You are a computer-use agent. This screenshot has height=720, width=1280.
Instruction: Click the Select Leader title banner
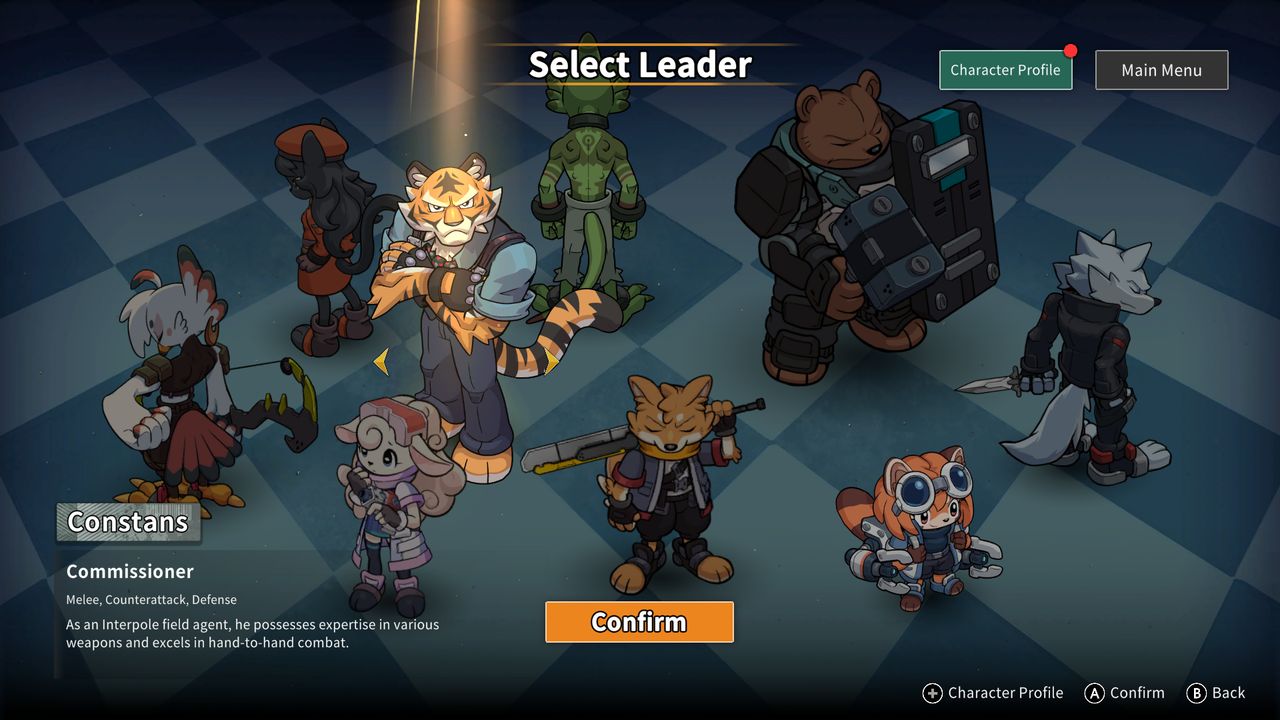coord(639,64)
